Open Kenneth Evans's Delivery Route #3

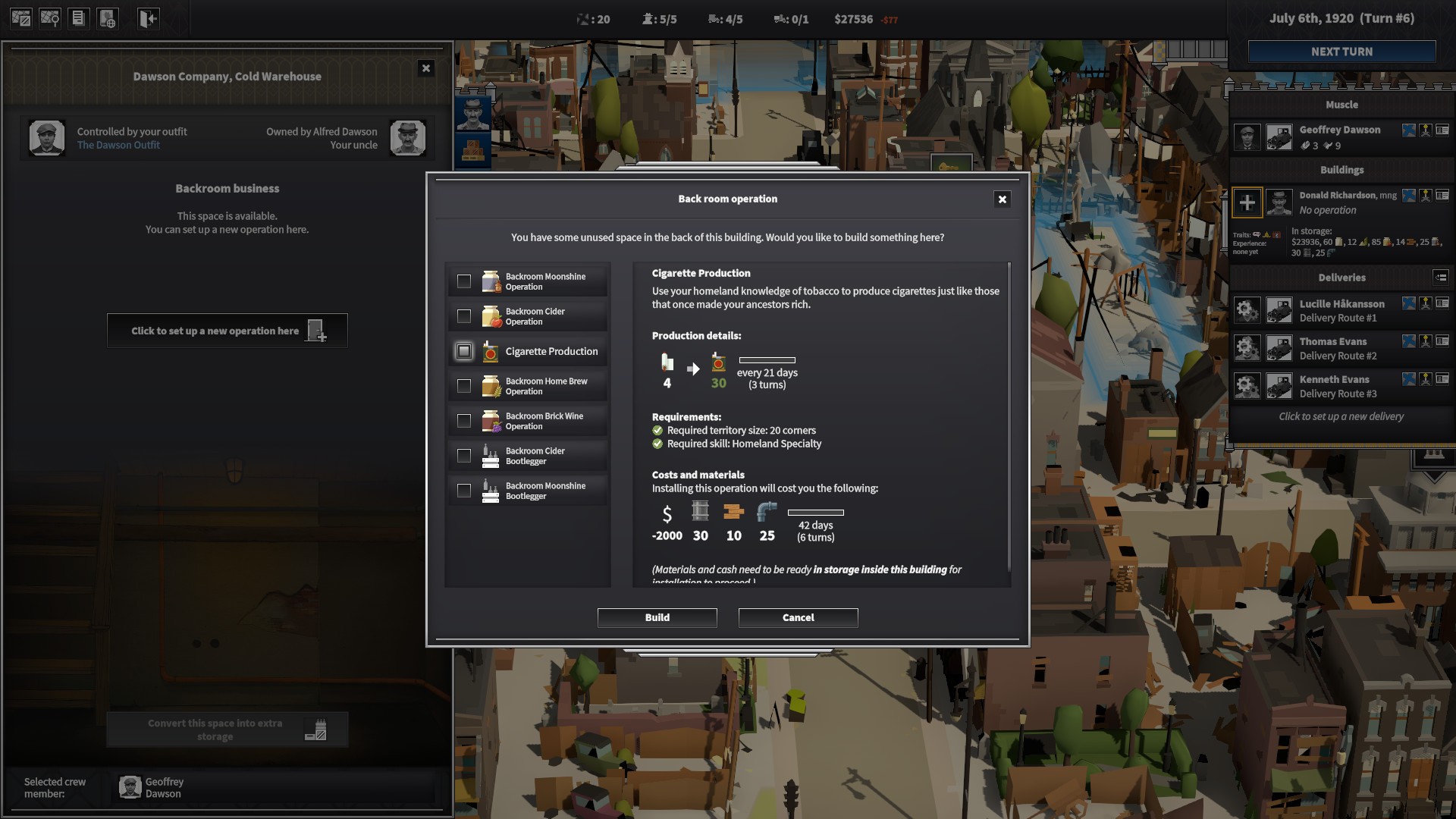tap(1338, 386)
